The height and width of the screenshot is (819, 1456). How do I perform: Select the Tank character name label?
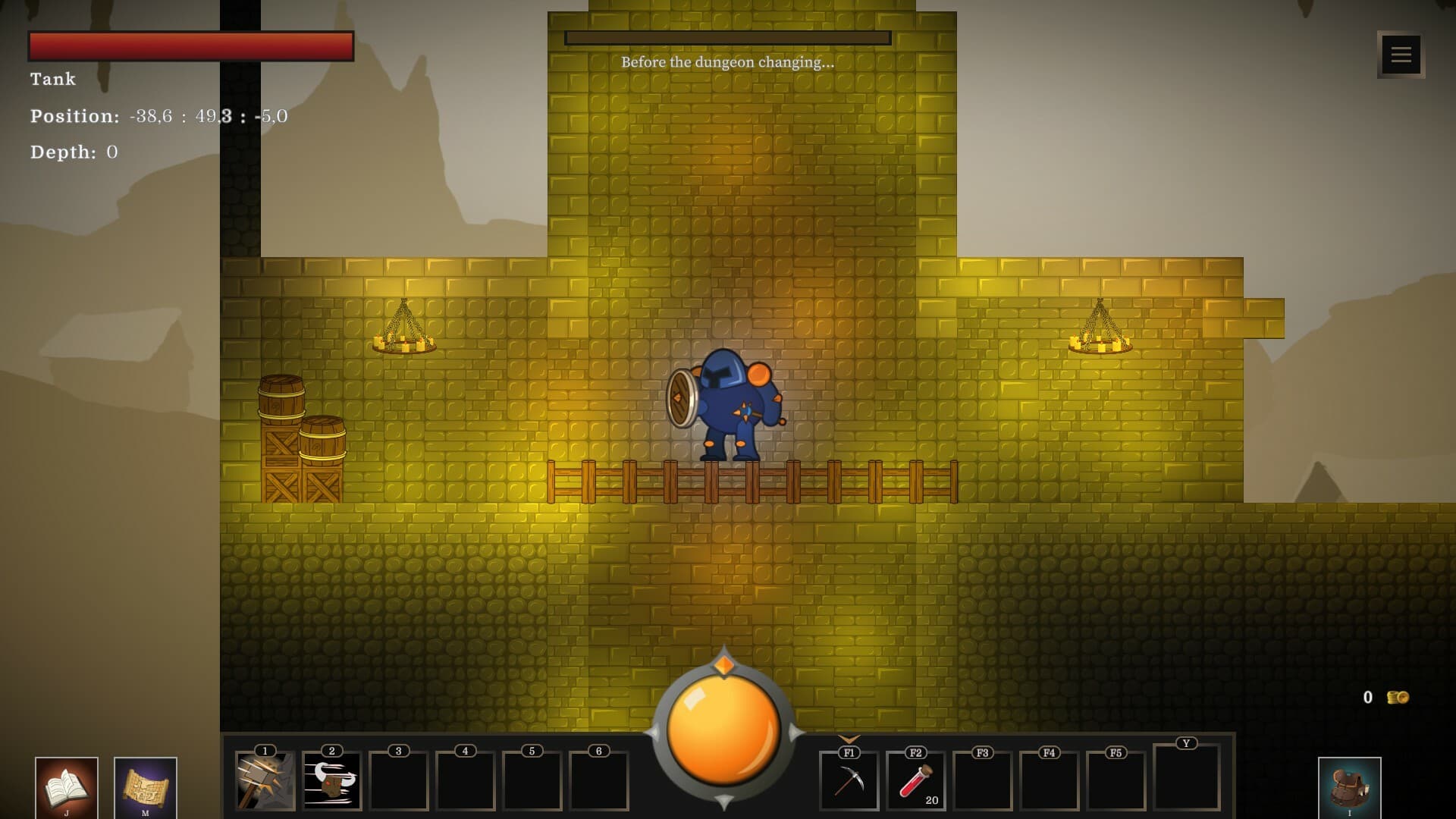click(52, 79)
